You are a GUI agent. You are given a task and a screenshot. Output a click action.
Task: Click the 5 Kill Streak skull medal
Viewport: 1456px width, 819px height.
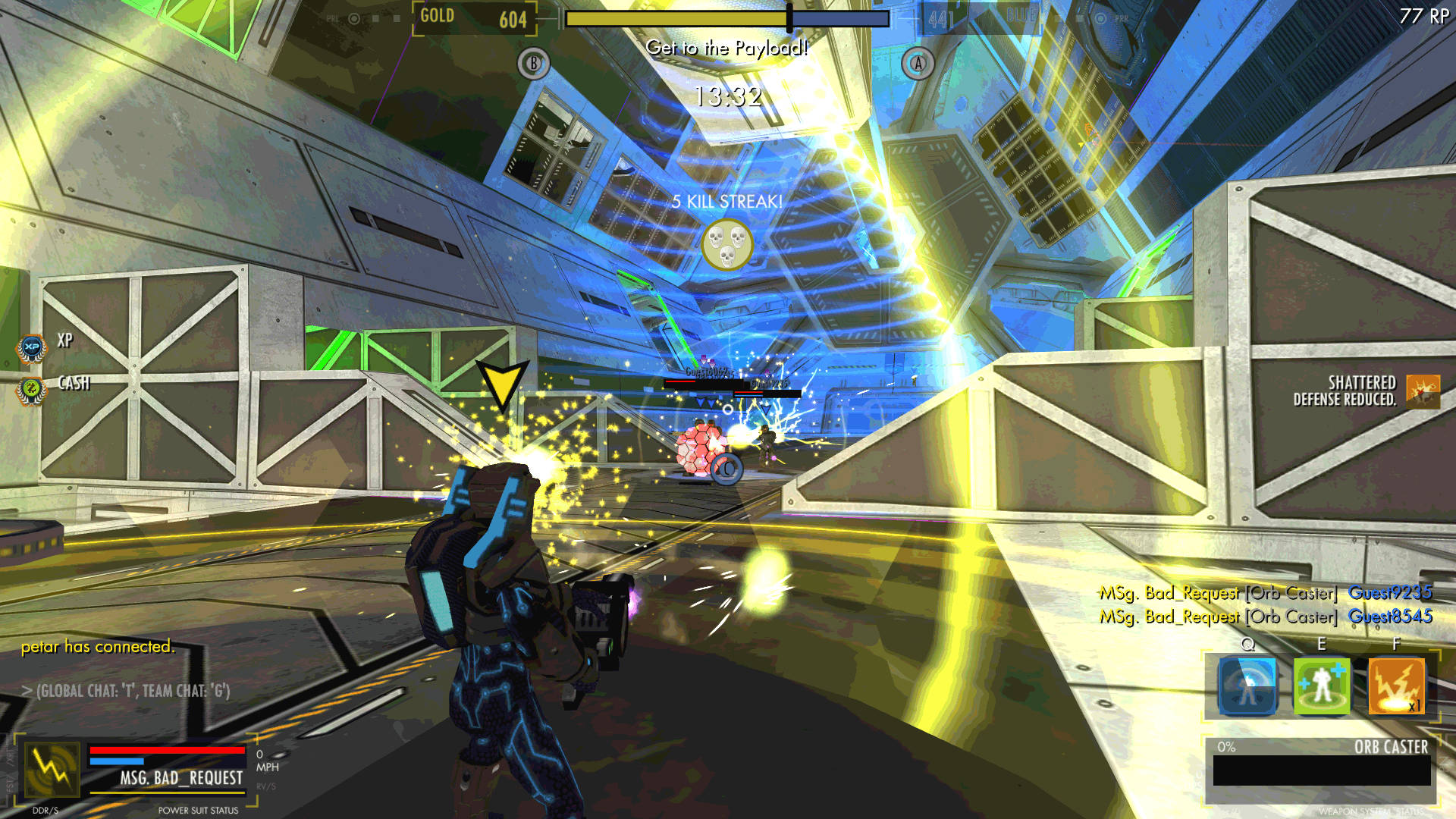[x=726, y=245]
